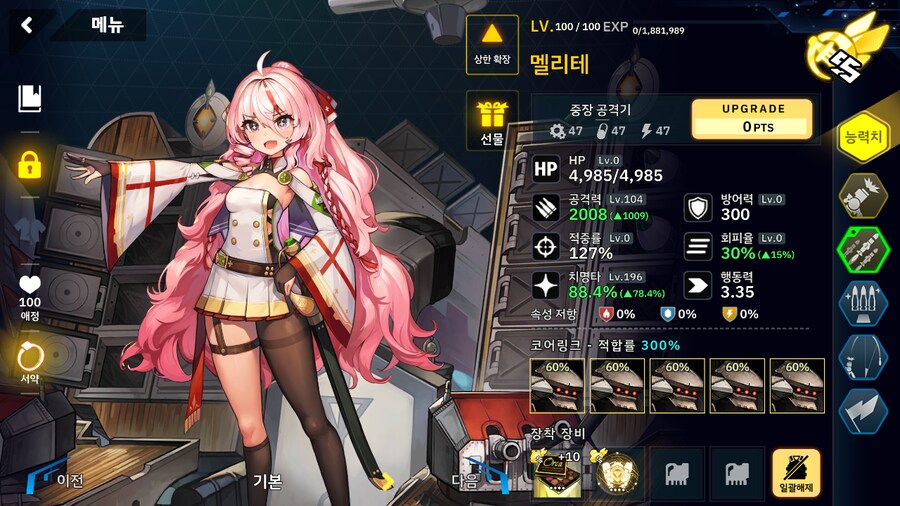Open the 서약 ring oath option

[30, 359]
